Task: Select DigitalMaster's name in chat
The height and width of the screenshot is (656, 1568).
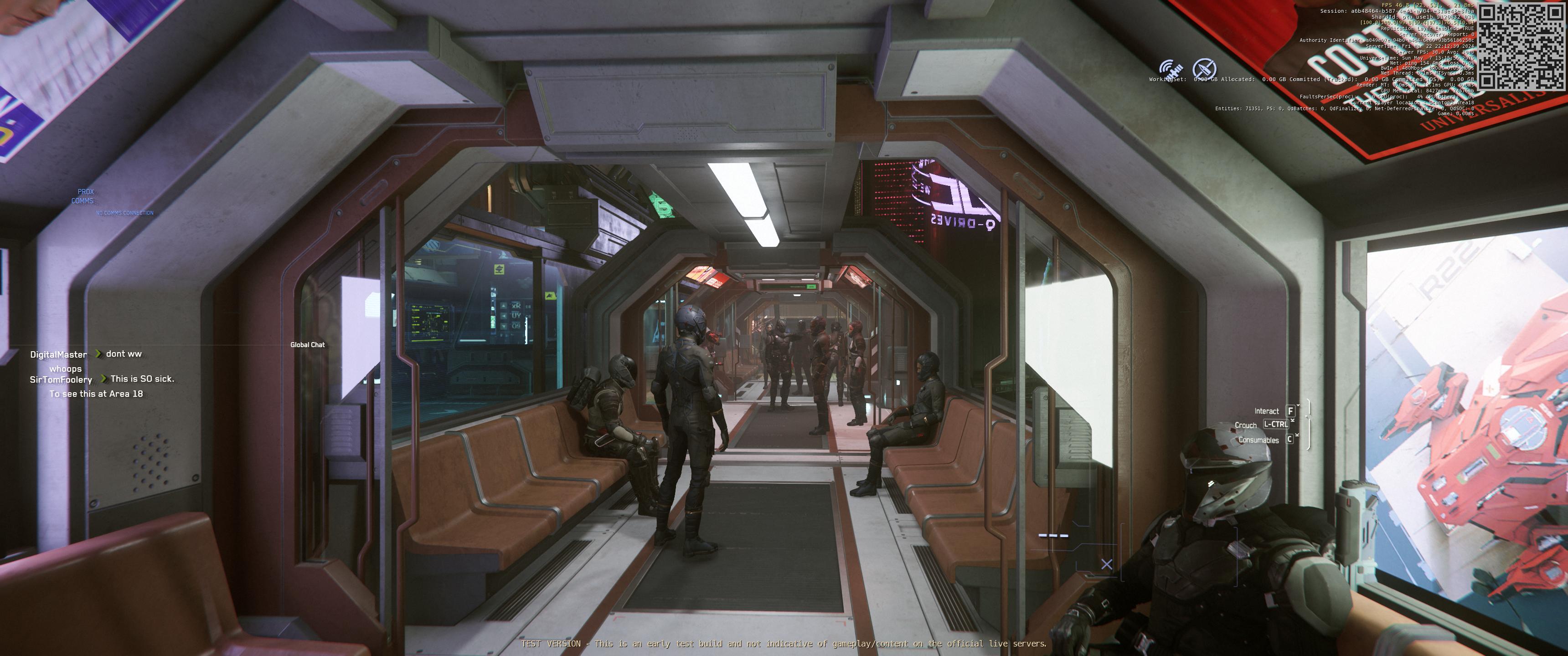Action: click(58, 354)
